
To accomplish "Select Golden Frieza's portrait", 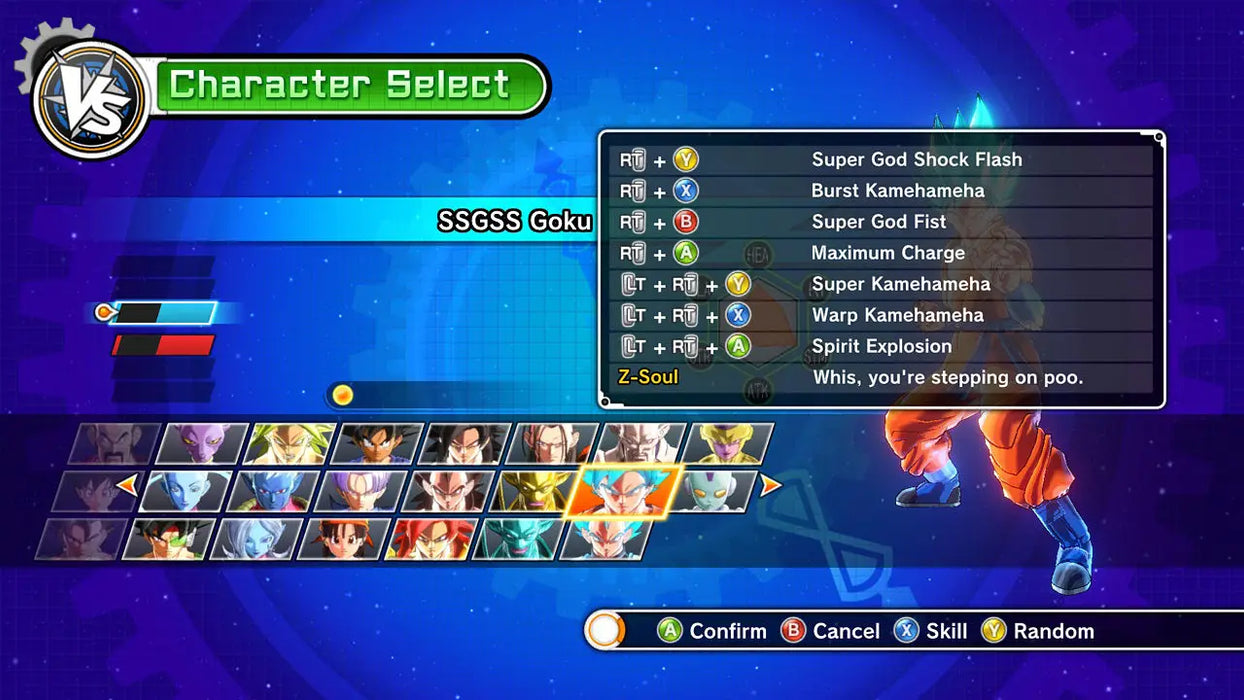I will (x=730, y=443).
